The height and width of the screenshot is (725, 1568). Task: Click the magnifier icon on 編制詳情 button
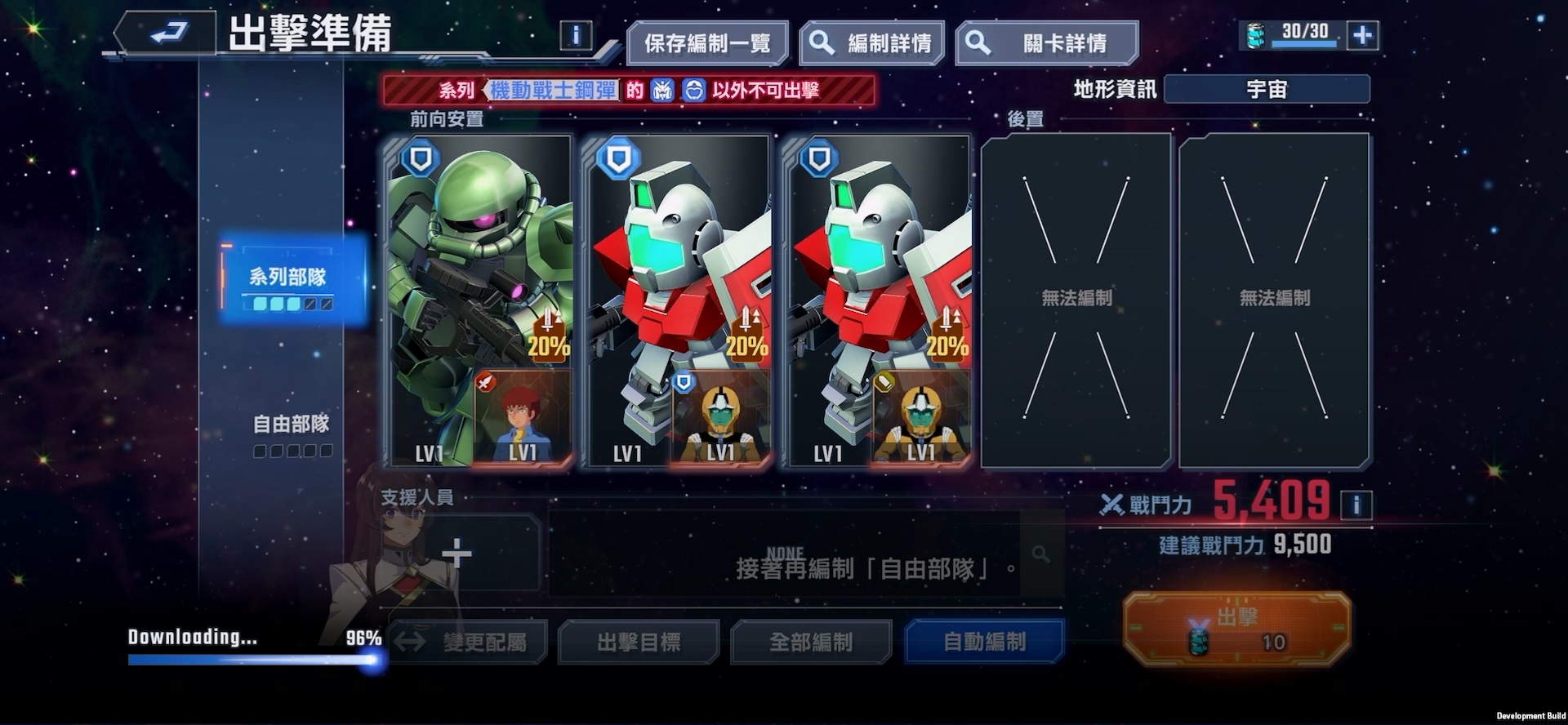[x=824, y=43]
